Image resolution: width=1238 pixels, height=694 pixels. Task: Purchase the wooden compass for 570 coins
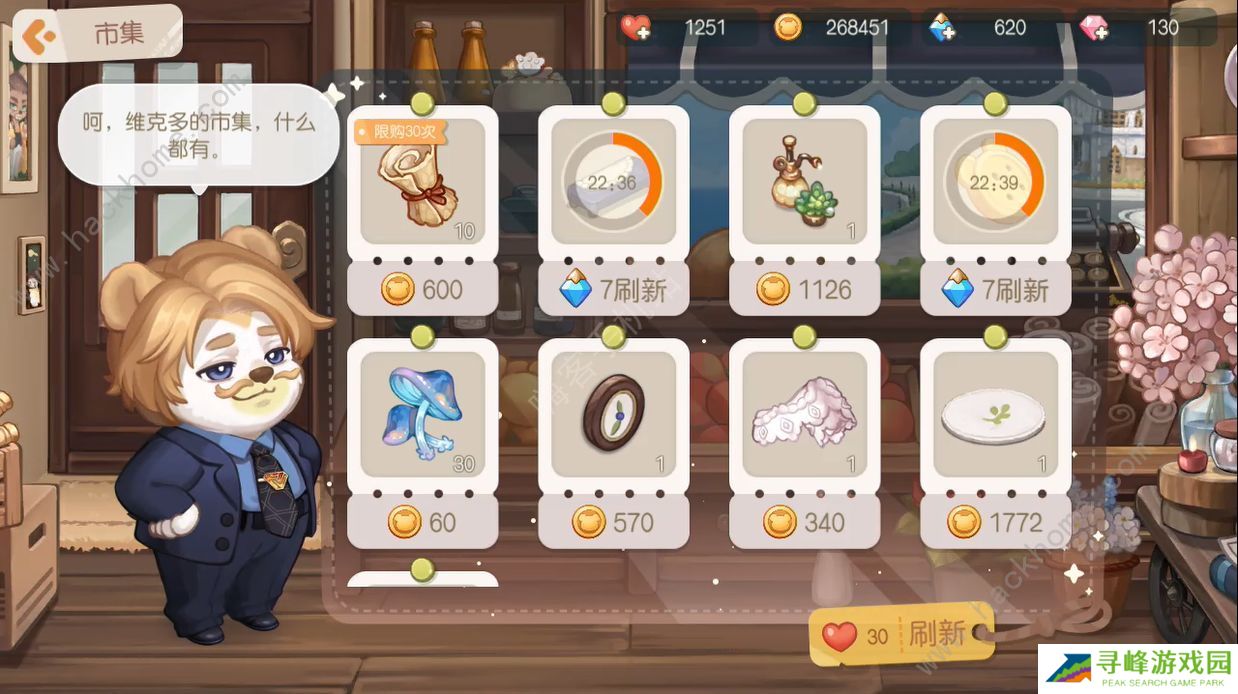click(613, 522)
